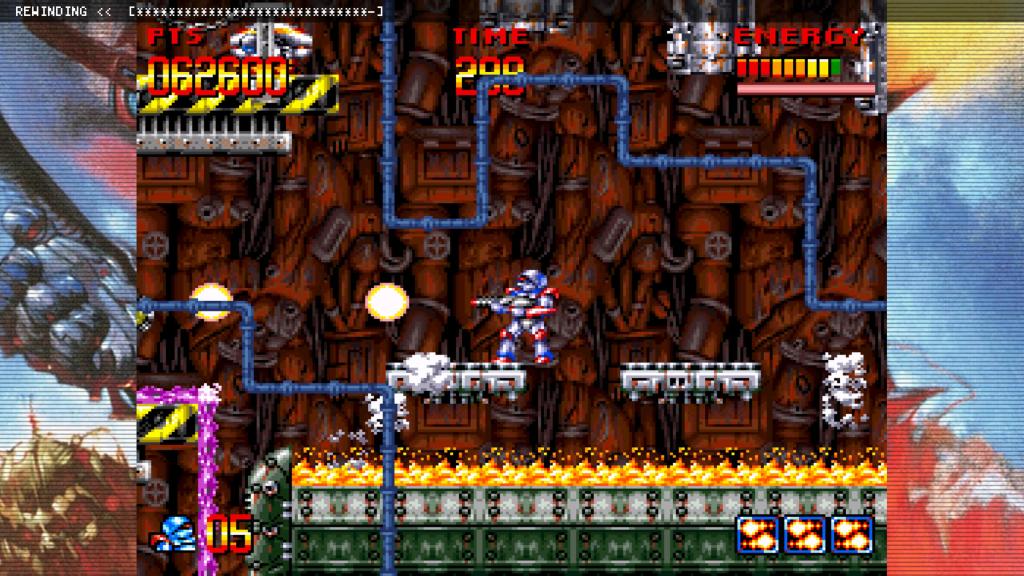The height and width of the screenshot is (576, 1024).
Task: Click the rewind progress bar
Action: [255, 12]
